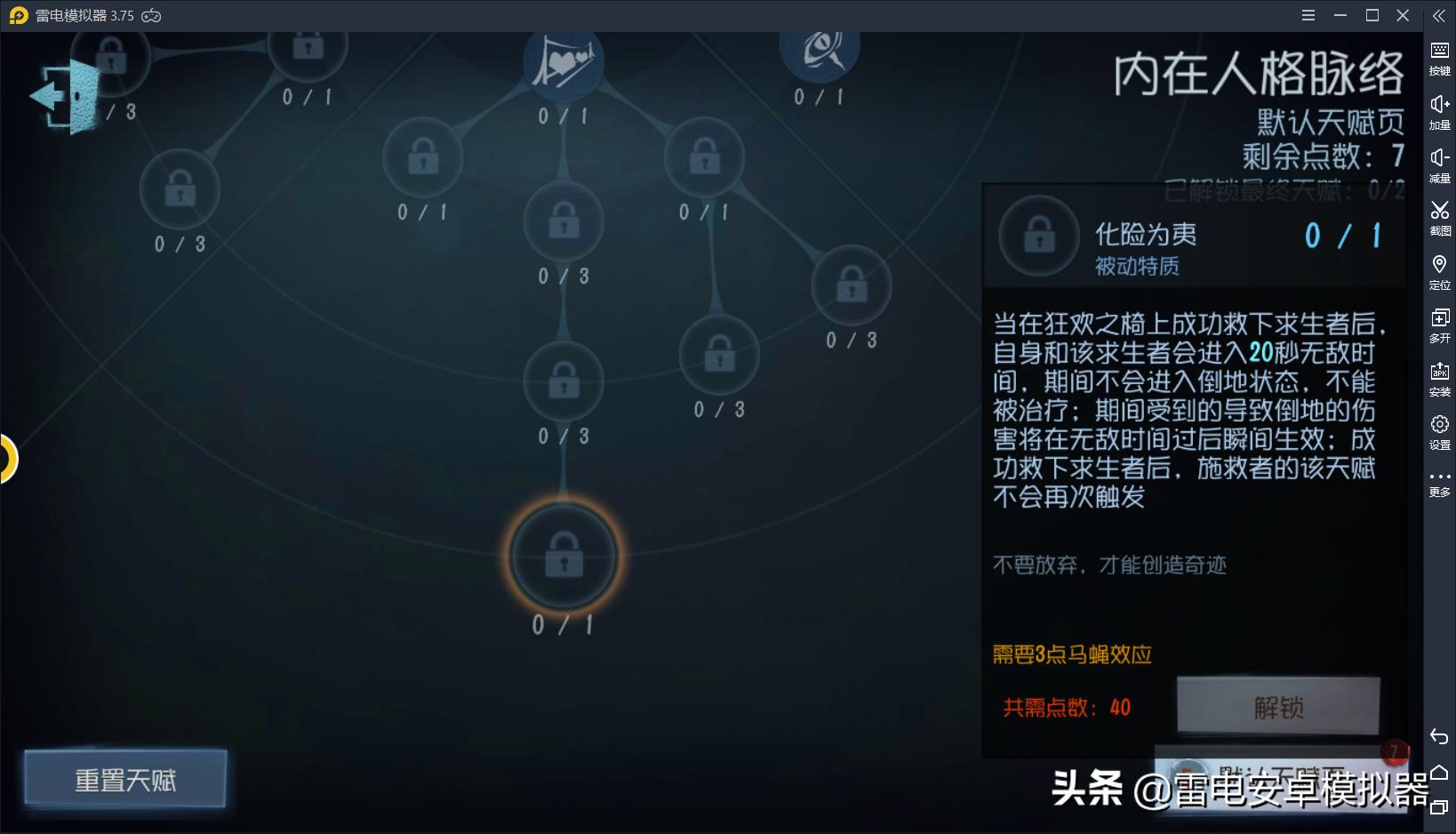
Task: Select the masked face talent node top-right
Action: pyautogui.click(x=819, y=53)
